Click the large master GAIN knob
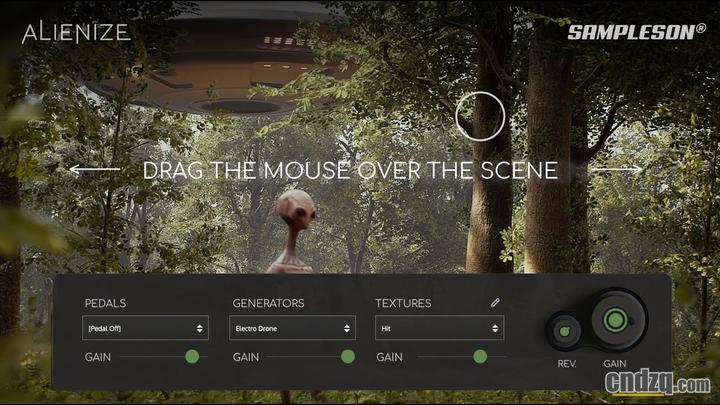The height and width of the screenshot is (405, 720). (615, 322)
